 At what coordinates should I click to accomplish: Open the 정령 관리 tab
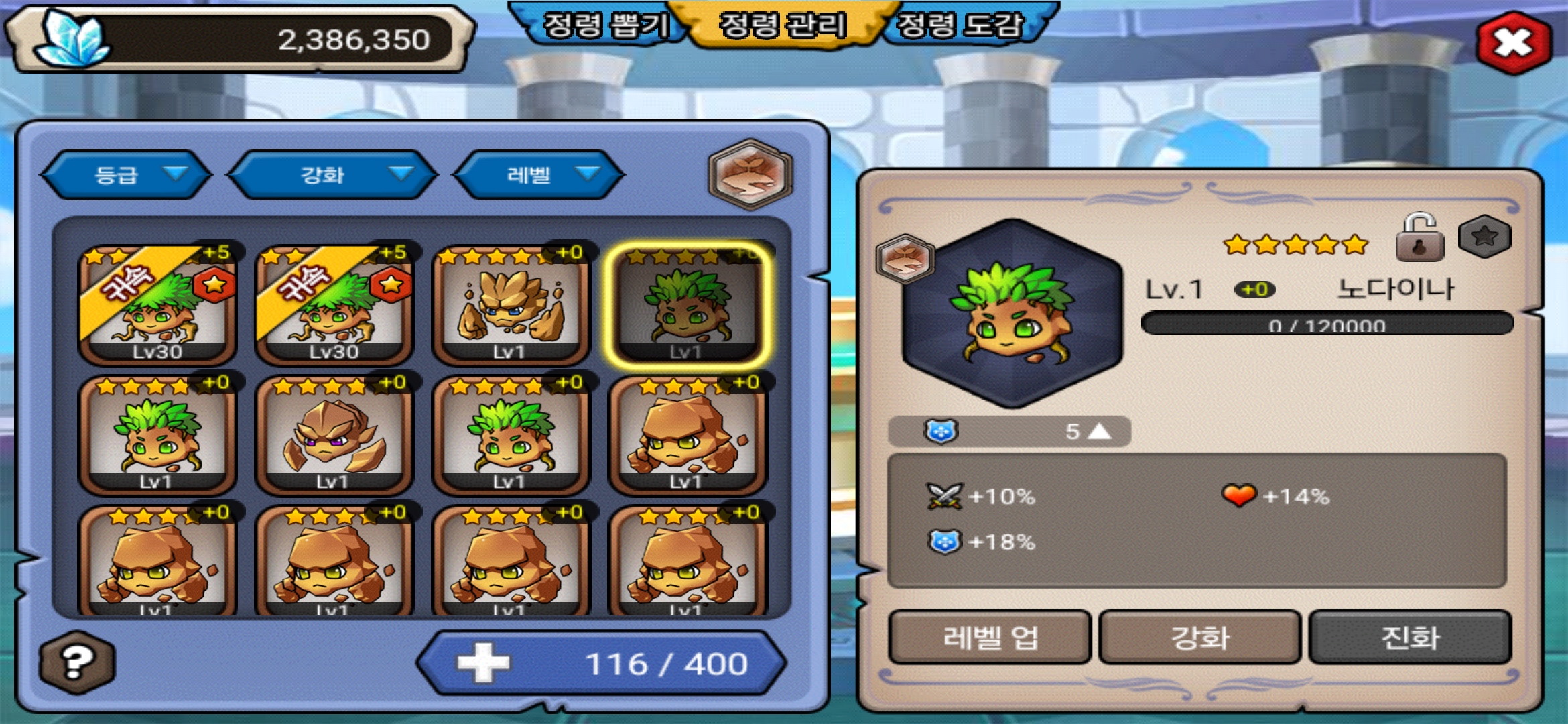783,25
